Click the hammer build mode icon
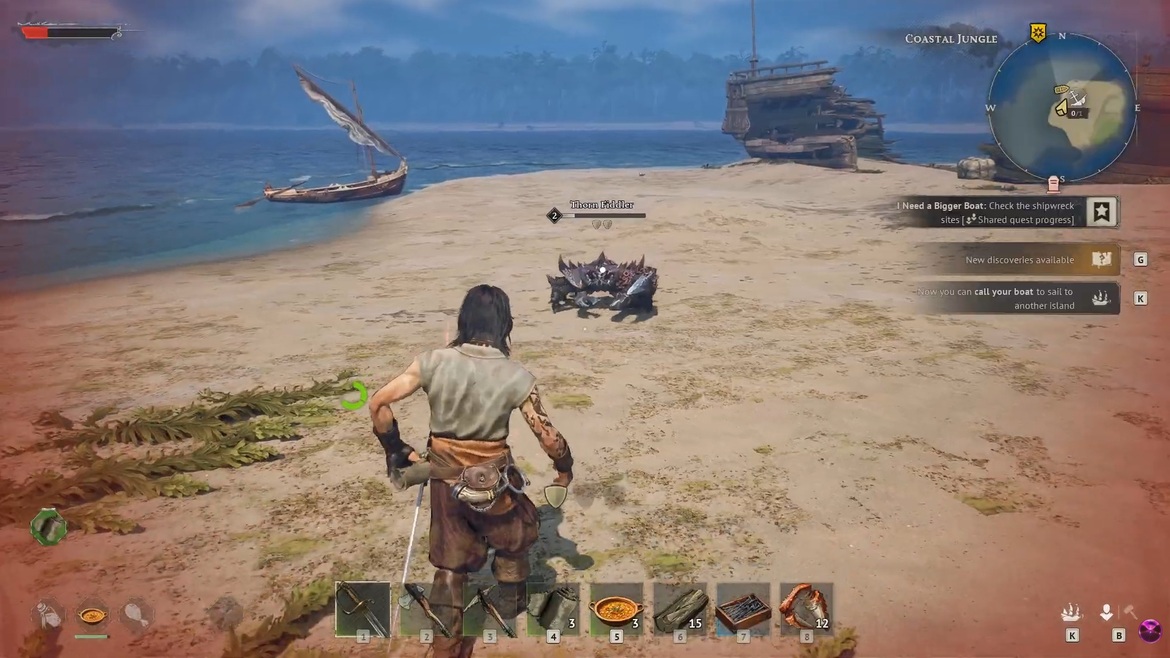Viewport: 1170px width, 658px height. 1131,612
